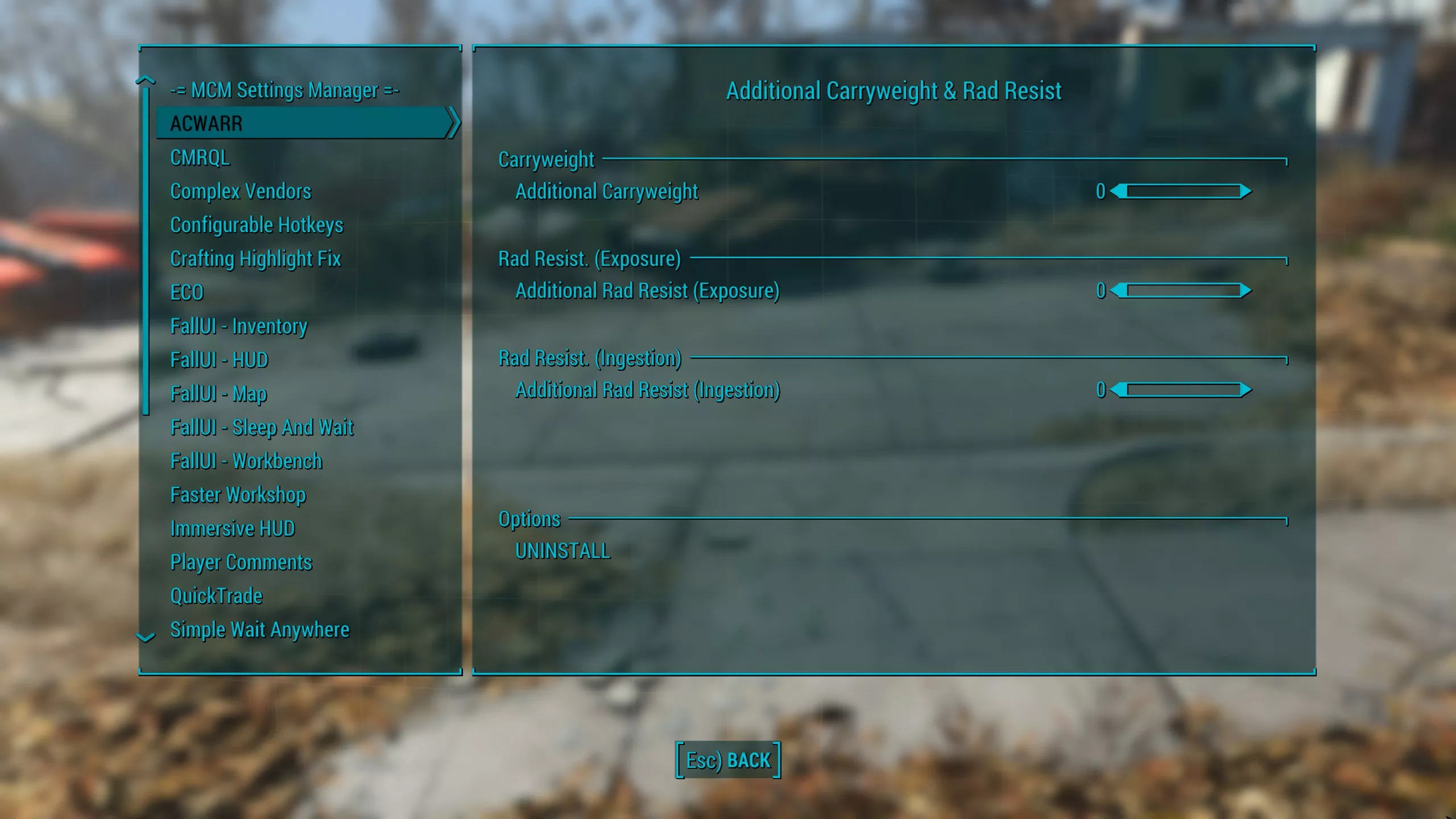Click UNINSTALL under Options
Image resolution: width=1456 pixels, height=819 pixels.
click(562, 551)
